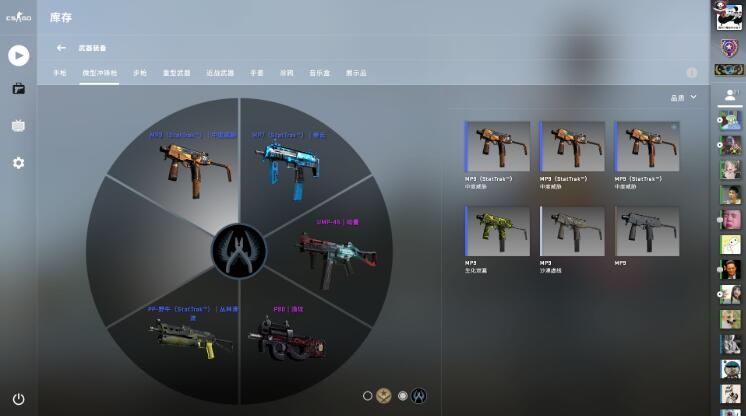Click the play button in the sidebar
The width and height of the screenshot is (746, 416).
click(x=18, y=55)
